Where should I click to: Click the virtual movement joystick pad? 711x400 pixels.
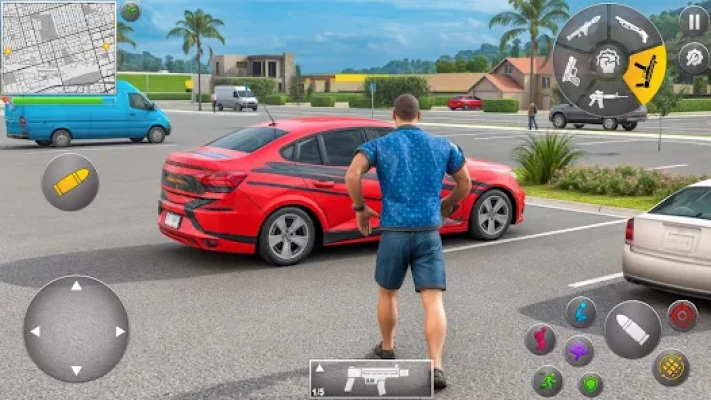click(x=76, y=329)
